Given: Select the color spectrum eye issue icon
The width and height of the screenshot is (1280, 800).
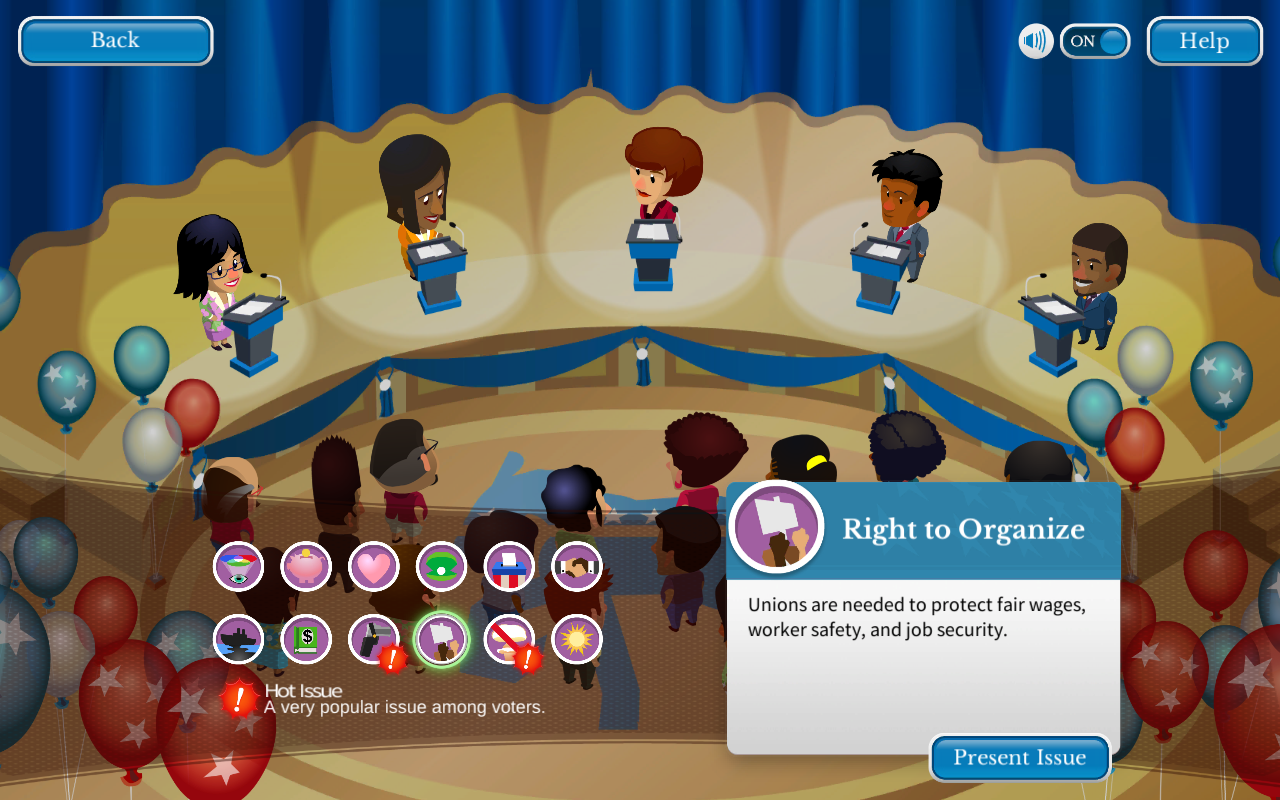Looking at the screenshot, I should click(238, 567).
